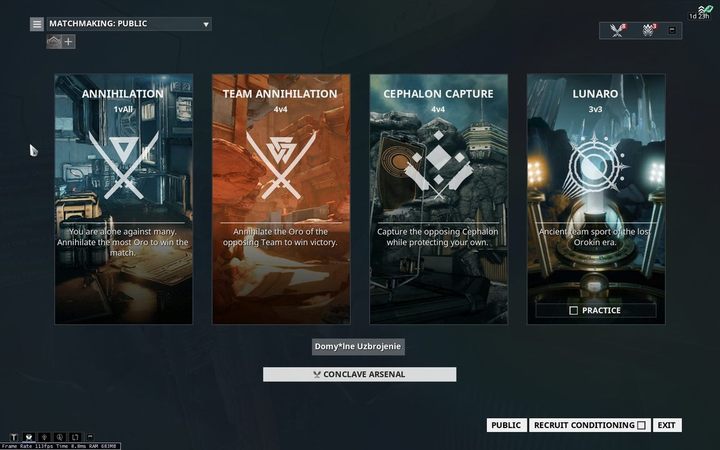The width and height of the screenshot is (720, 450).
Task: Open the Matchmaking: Public dropdown
Action: [x=206, y=24]
